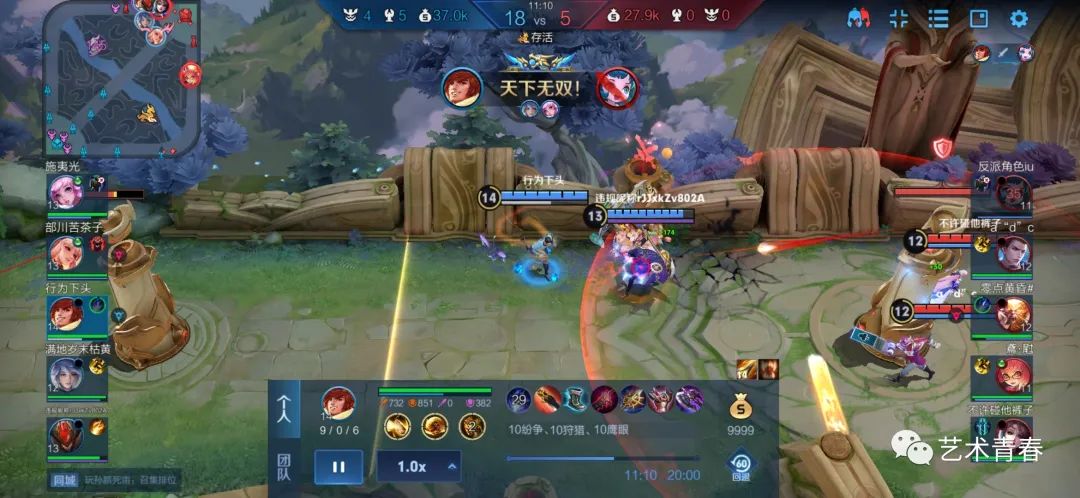This screenshot has height=498, width=1080.
Task: Toggle the collapse-view arrows icon
Action: (x=898, y=18)
